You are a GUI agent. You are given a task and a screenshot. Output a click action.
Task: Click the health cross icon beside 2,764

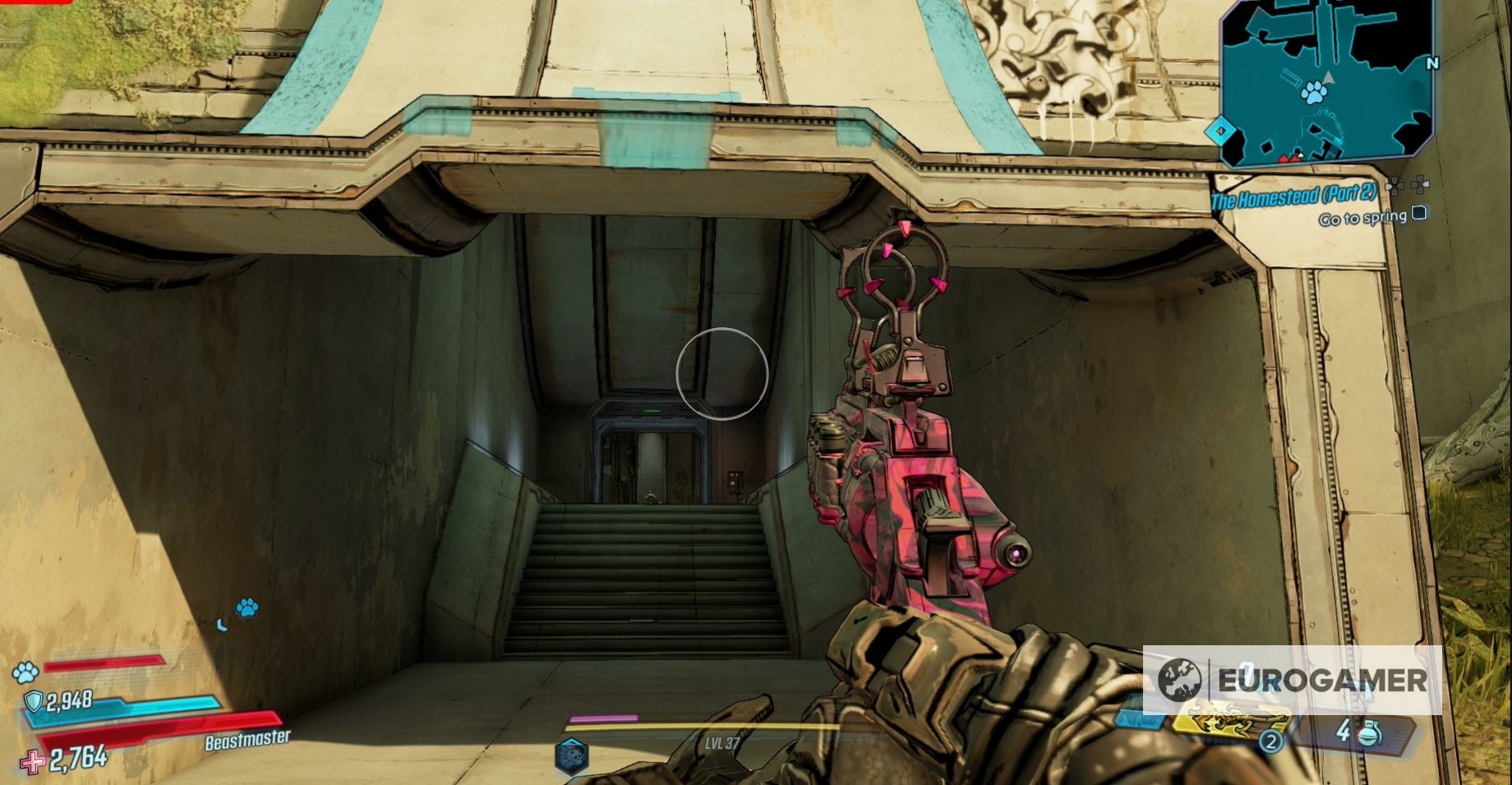click(x=32, y=762)
